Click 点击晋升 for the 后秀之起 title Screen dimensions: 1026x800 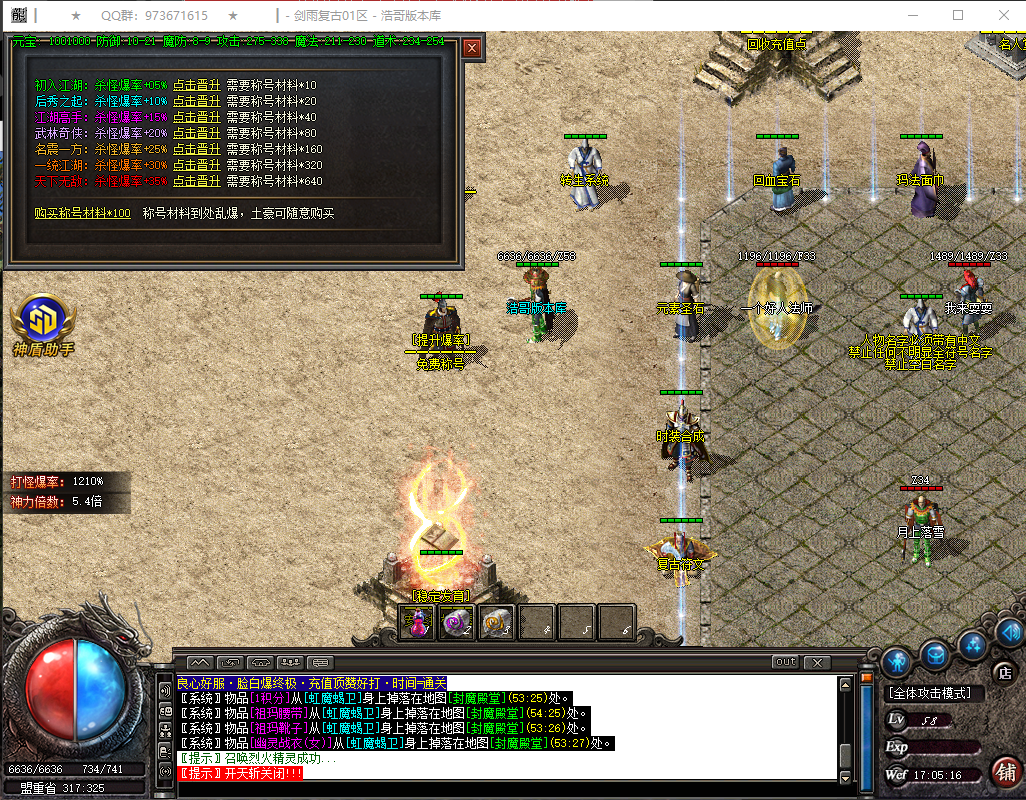pos(196,101)
